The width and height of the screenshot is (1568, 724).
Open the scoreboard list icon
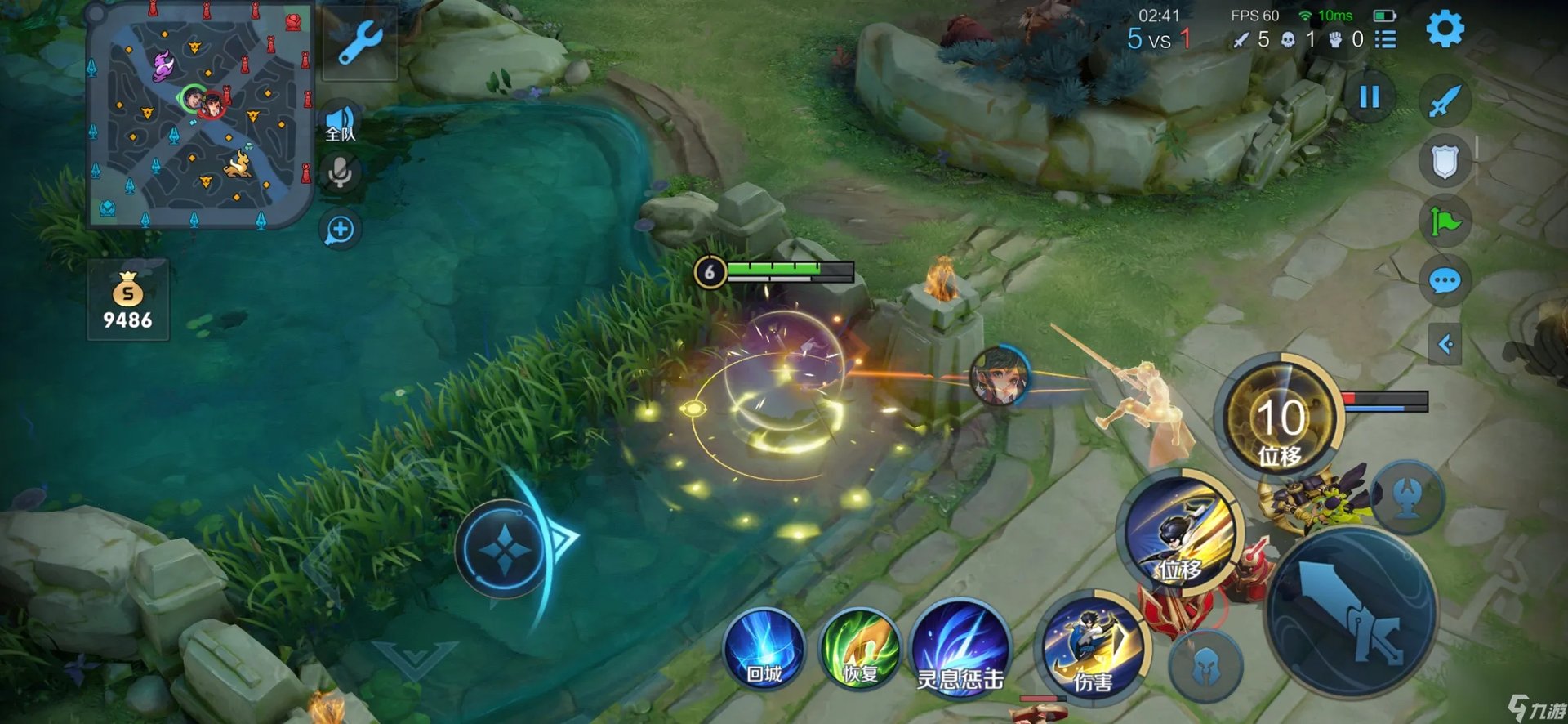pyautogui.click(x=1385, y=39)
